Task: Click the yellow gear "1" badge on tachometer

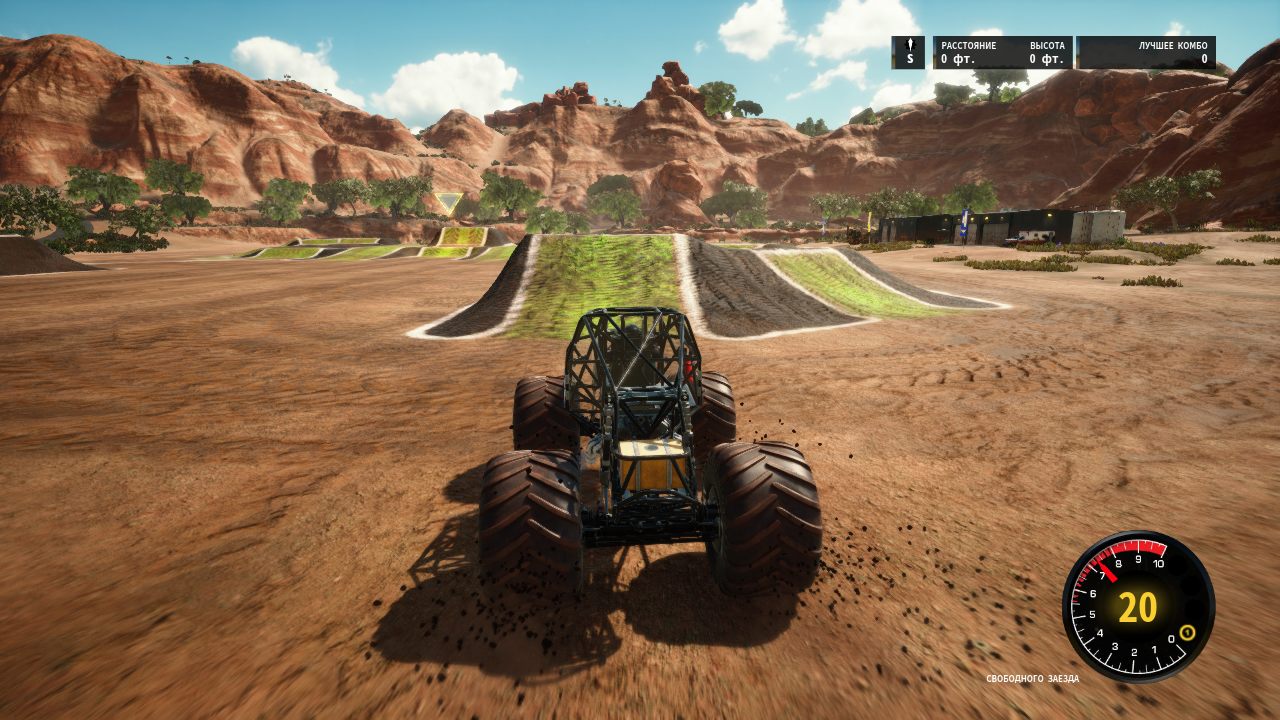Action: pos(1187,633)
